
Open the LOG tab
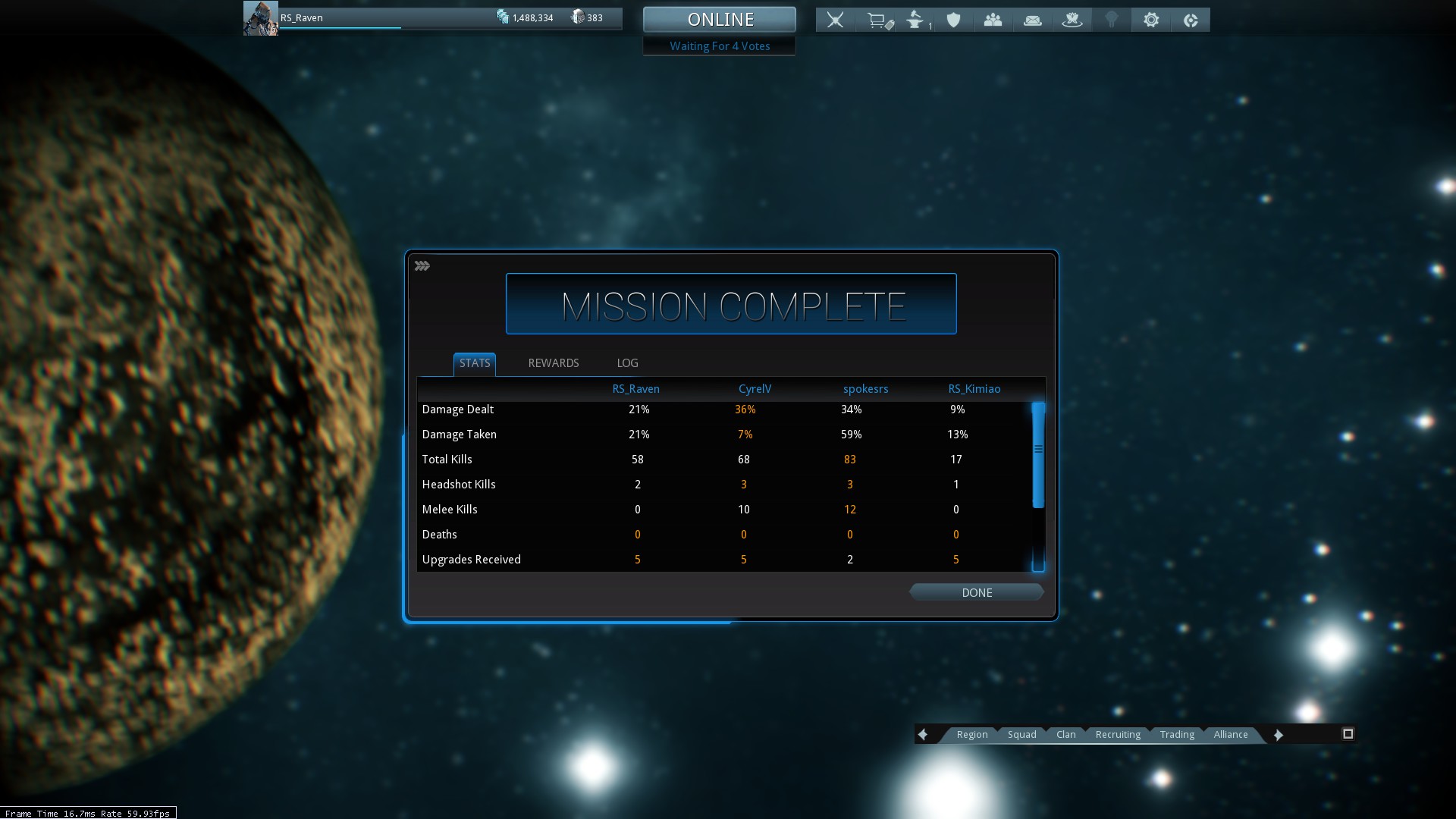tap(627, 363)
